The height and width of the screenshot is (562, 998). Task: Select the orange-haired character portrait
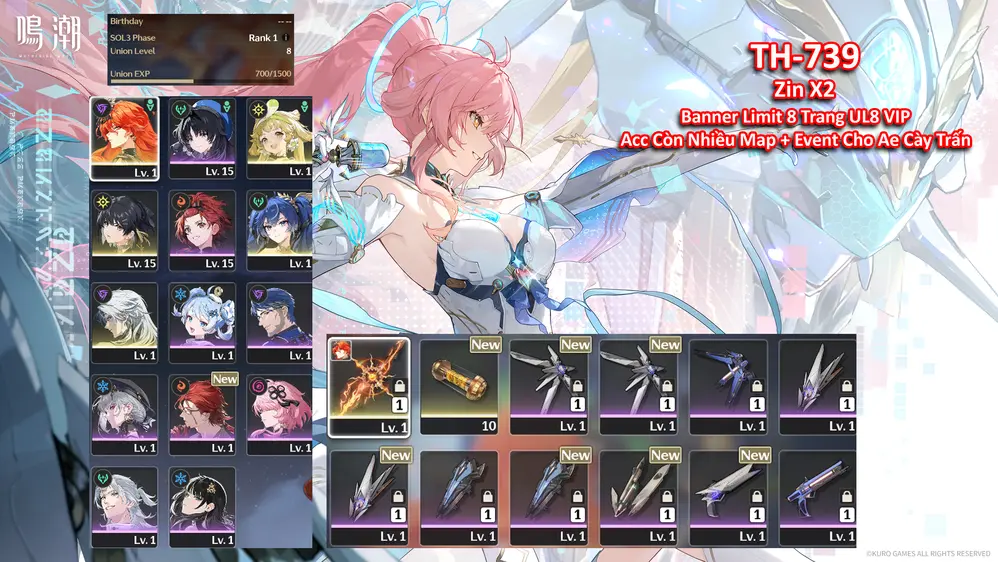124,137
